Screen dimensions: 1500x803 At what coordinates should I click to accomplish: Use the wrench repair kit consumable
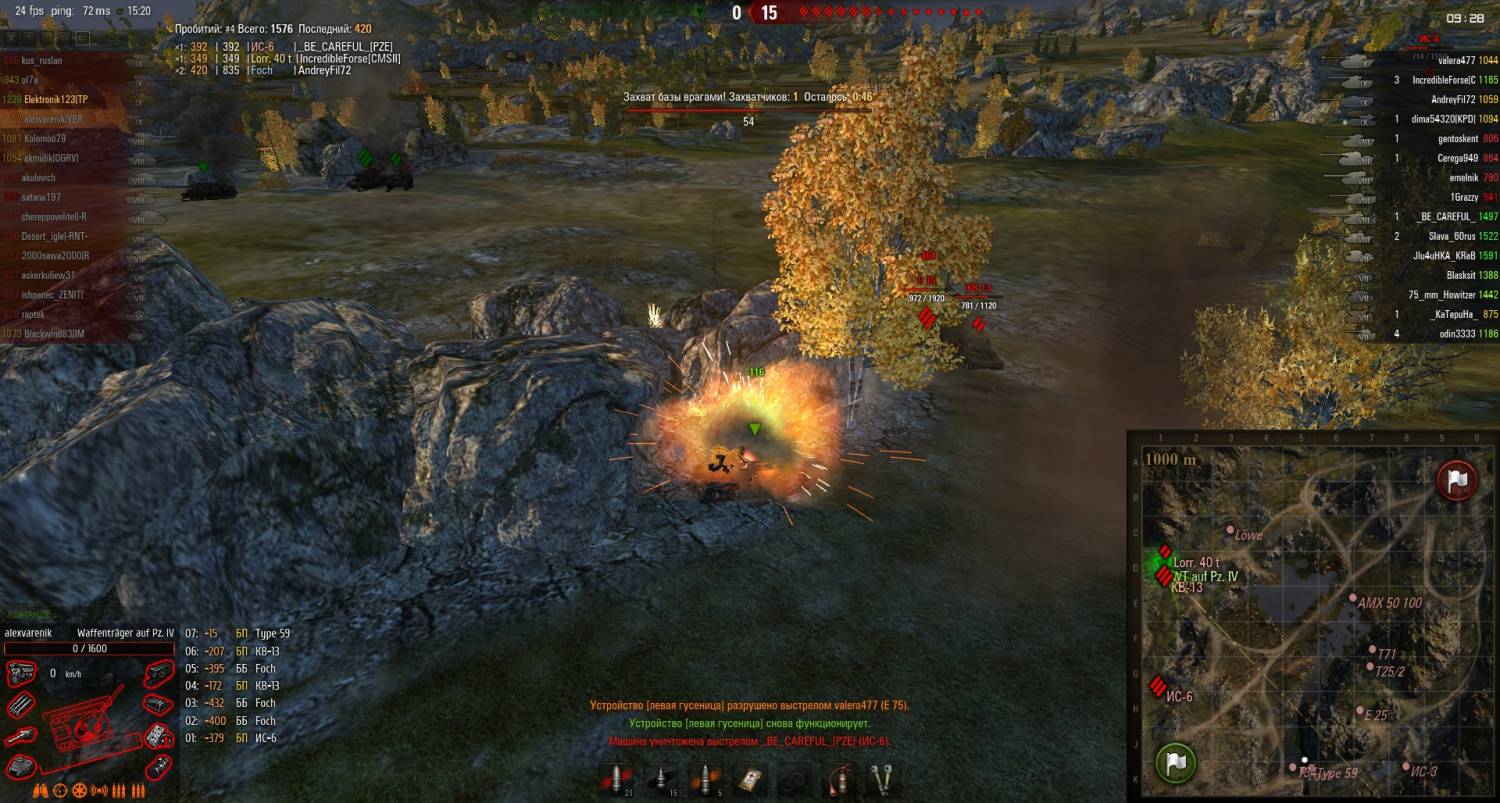tap(882, 779)
